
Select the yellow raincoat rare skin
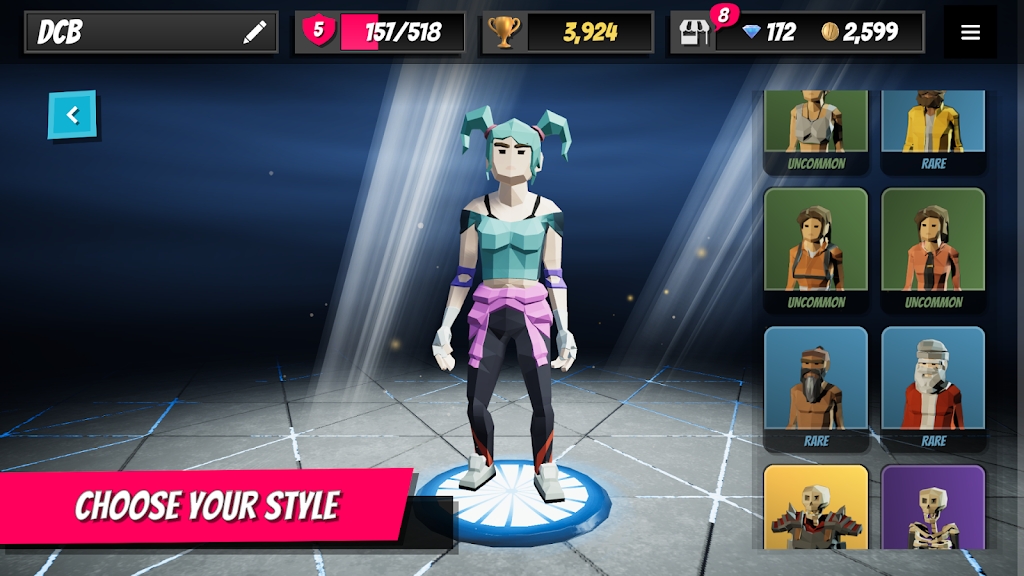[933, 127]
